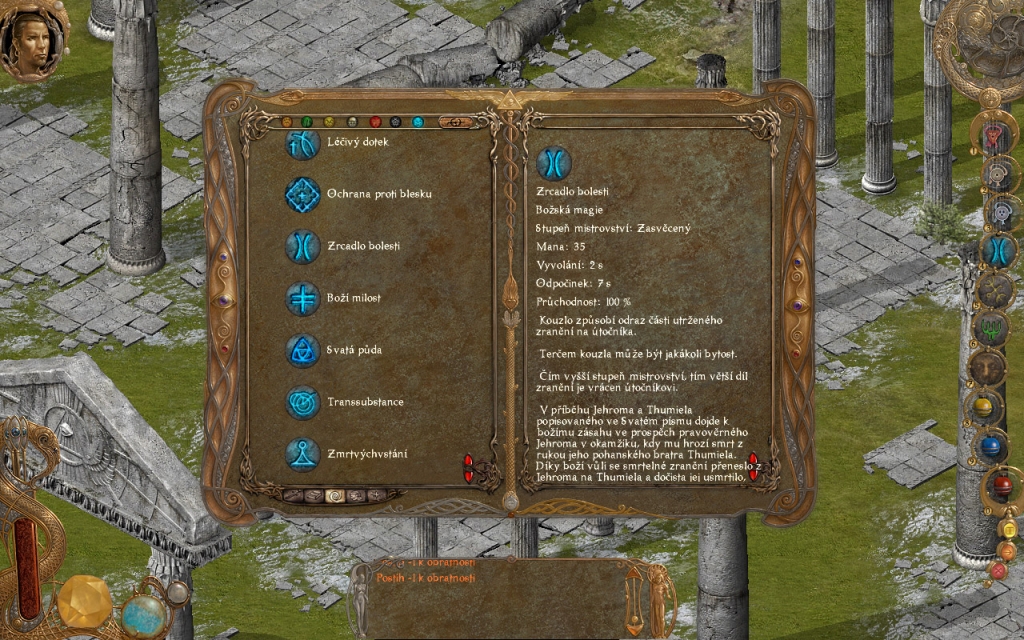The height and width of the screenshot is (640, 1024).
Task: Activate the Zrcadlo bolesti quick-slot on sidebar
Action: point(997,250)
